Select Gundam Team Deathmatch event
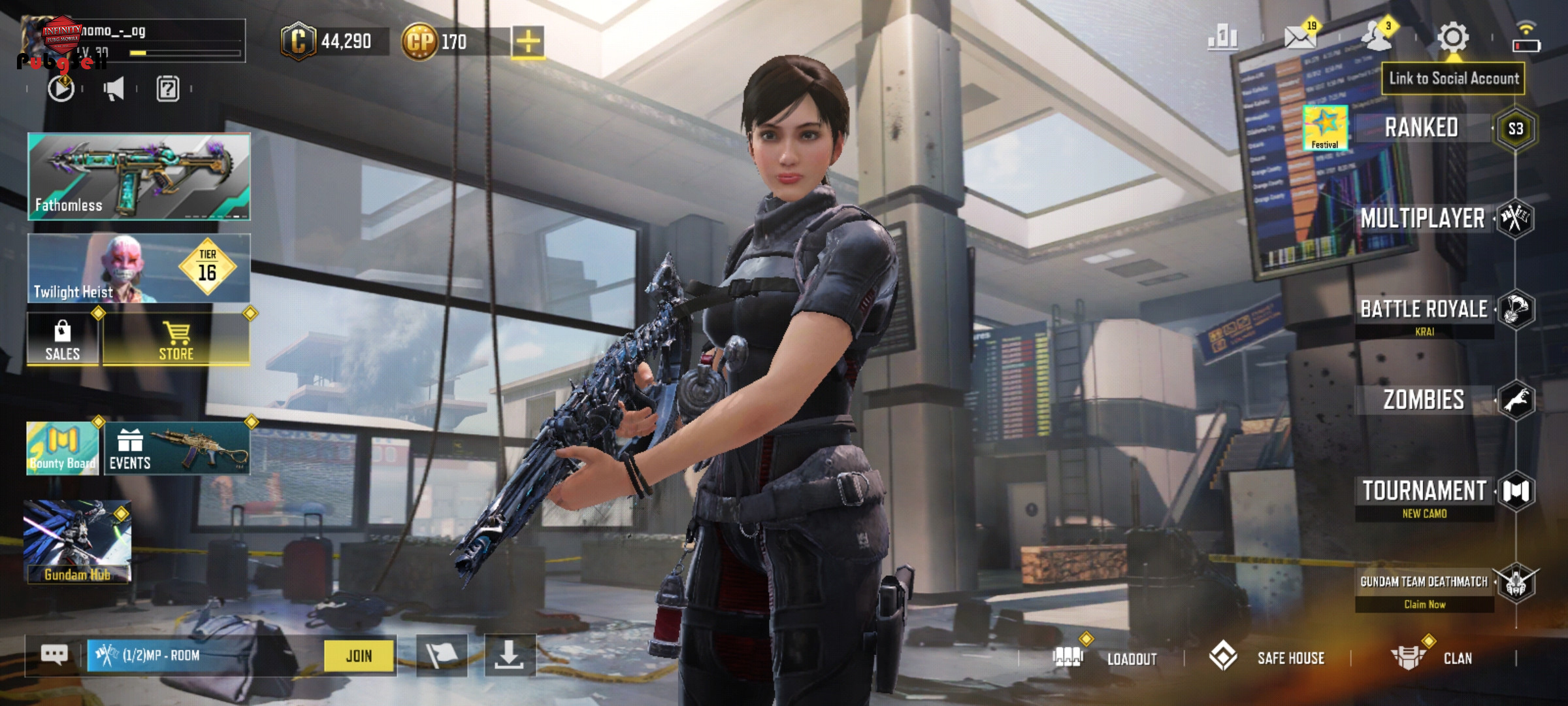The image size is (1568, 706). pos(1424,582)
